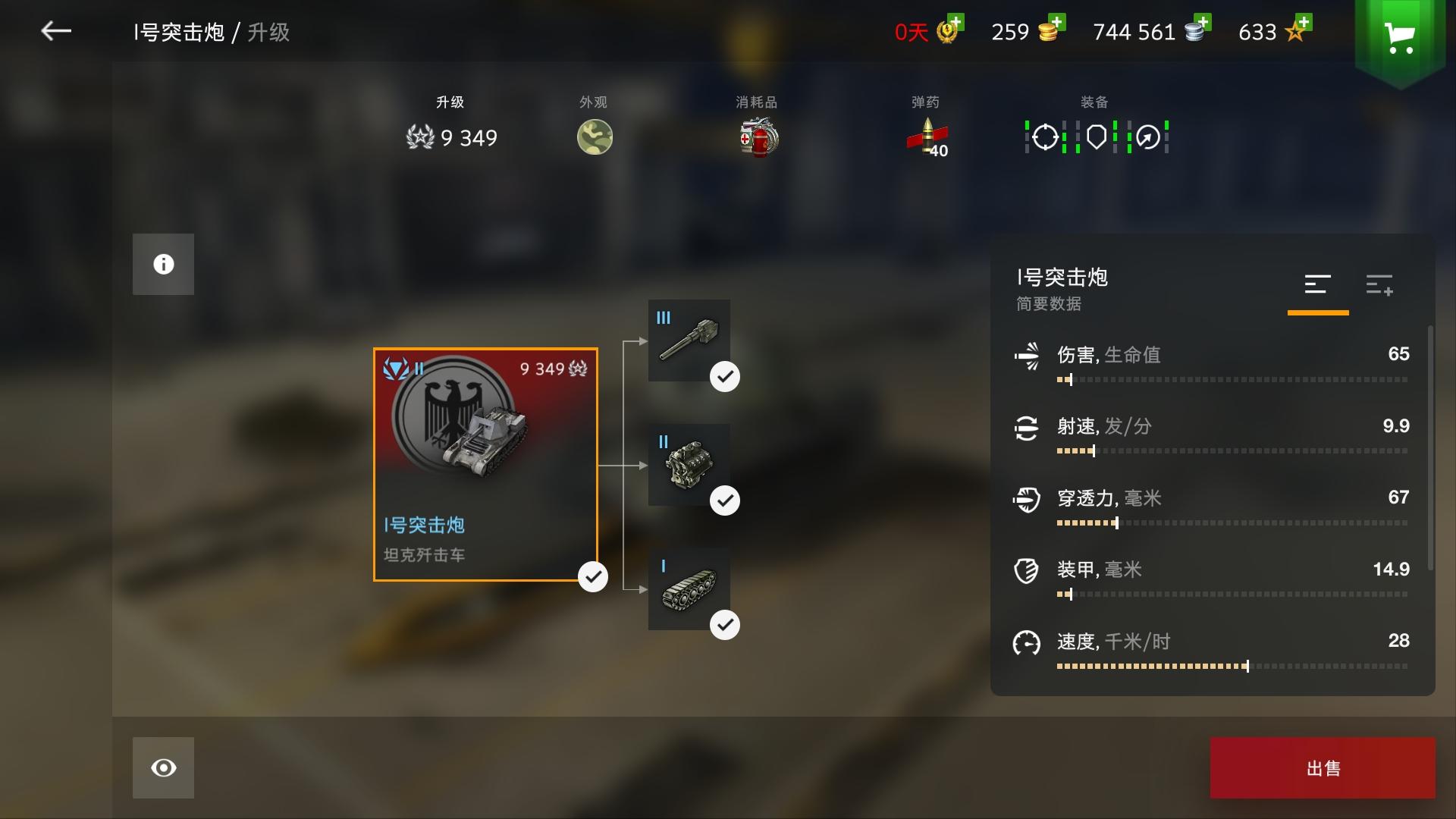Show vehicle info with the i icon
Viewport: 1456px width, 819px height.
click(x=163, y=264)
